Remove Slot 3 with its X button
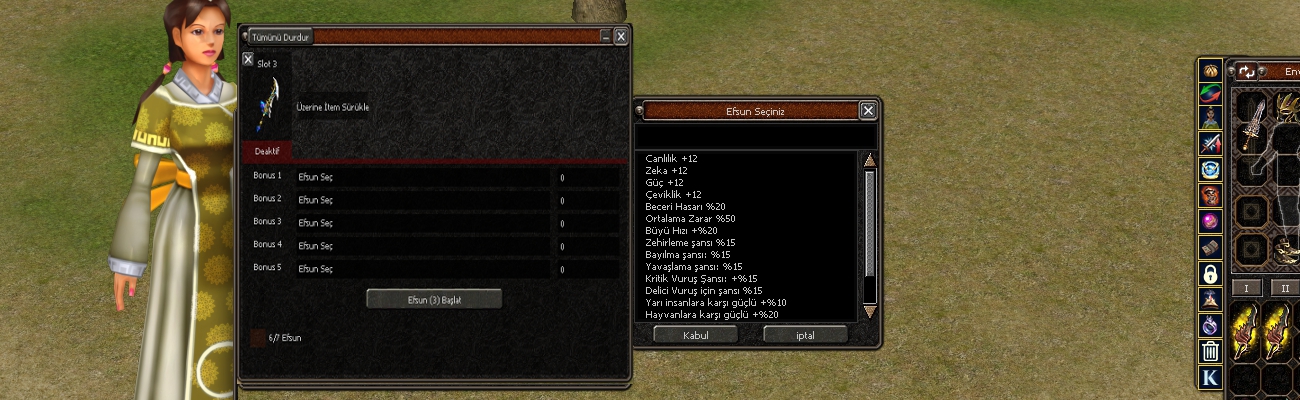This screenshot has height=400, width=1300. click(x=248, y=60)
